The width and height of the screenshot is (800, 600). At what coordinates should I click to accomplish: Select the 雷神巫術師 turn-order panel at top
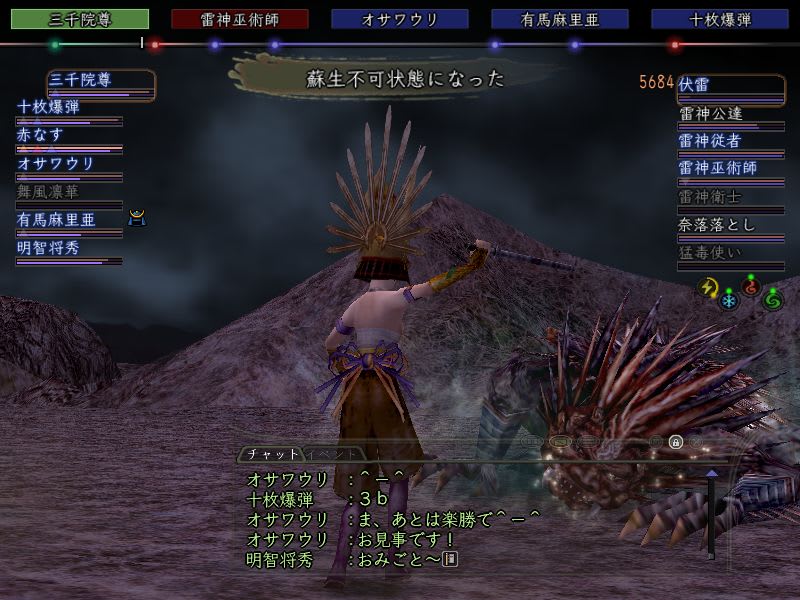240,19
